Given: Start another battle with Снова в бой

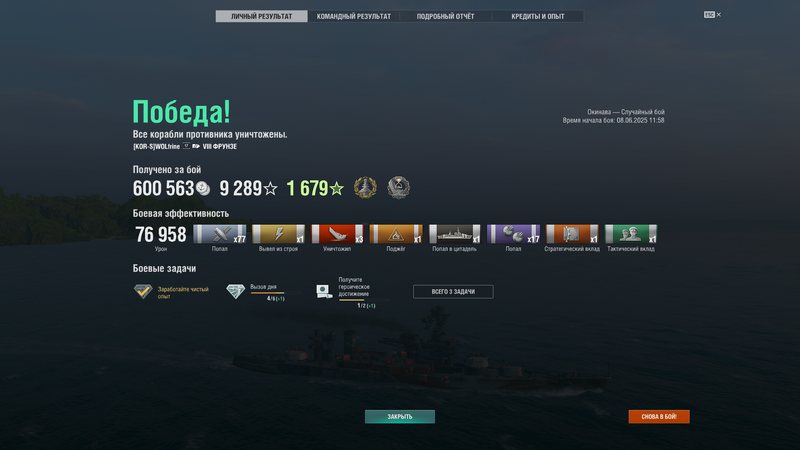Looking at the screenshot, I should click(659, 416).
